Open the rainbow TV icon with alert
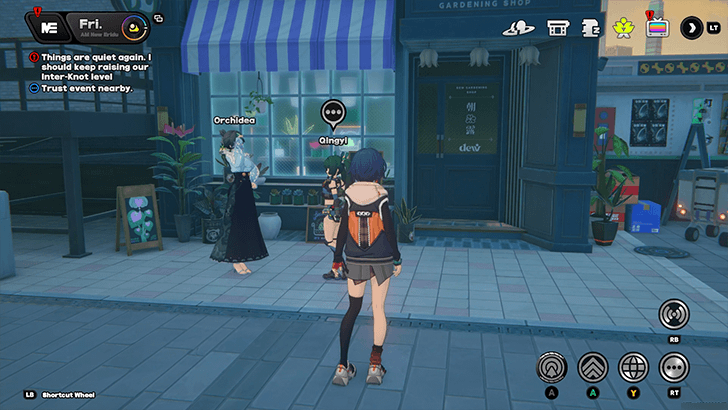 657,27
